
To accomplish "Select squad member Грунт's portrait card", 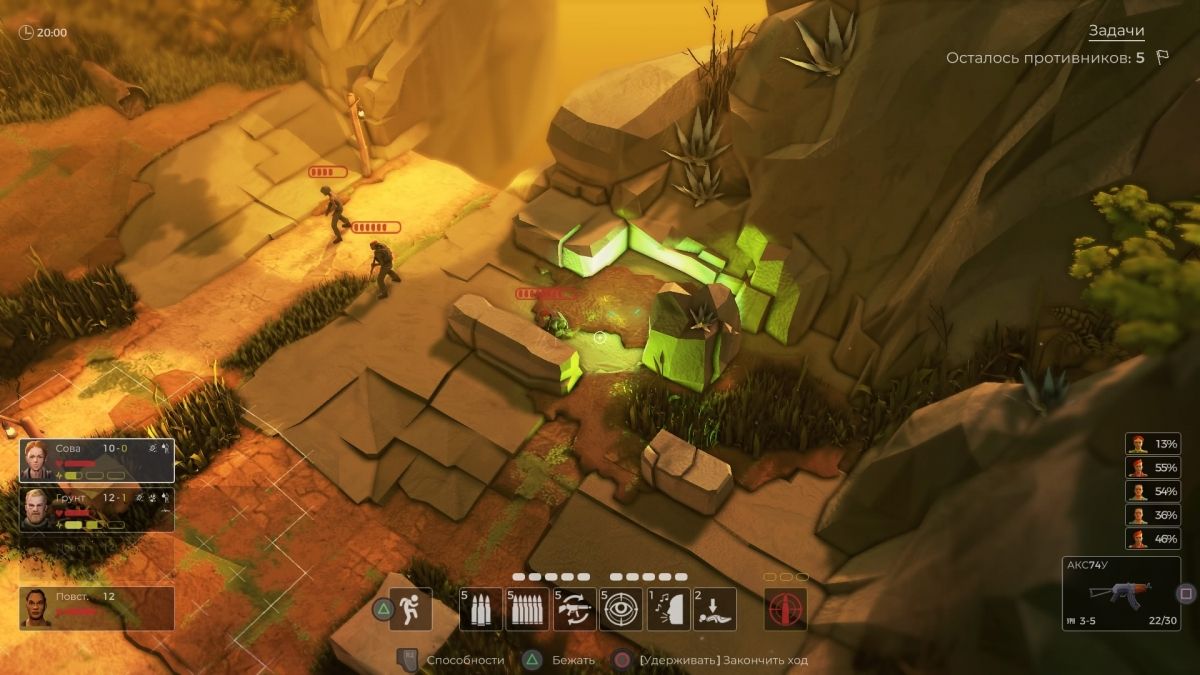I will click(96, 509).
